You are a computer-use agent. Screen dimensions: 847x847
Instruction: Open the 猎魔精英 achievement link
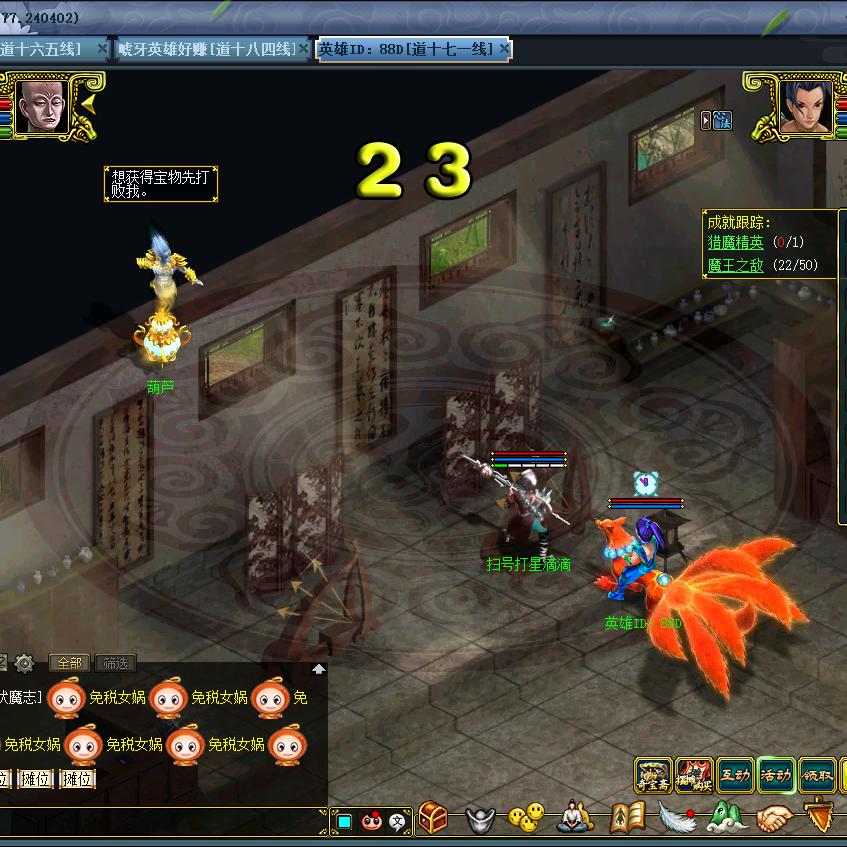735,242
